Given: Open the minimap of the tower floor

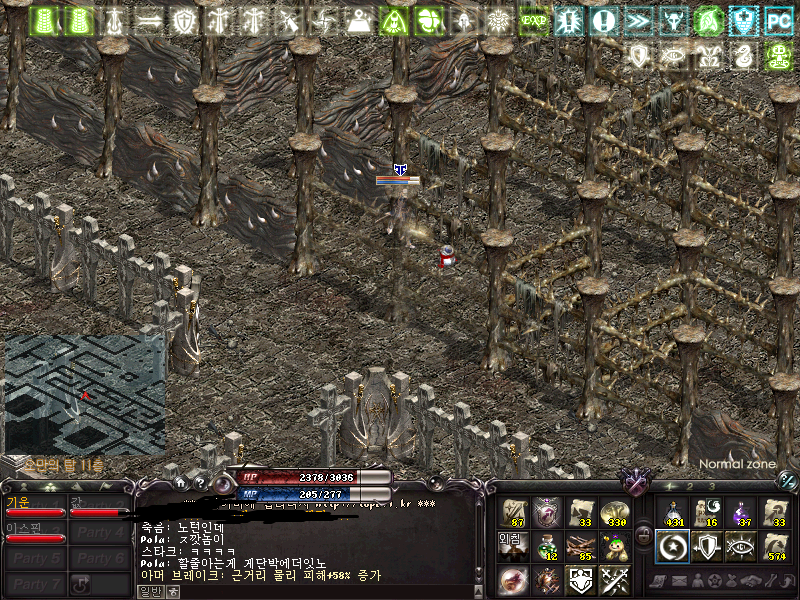Looking at the screenshot, I should pos(85,395).
